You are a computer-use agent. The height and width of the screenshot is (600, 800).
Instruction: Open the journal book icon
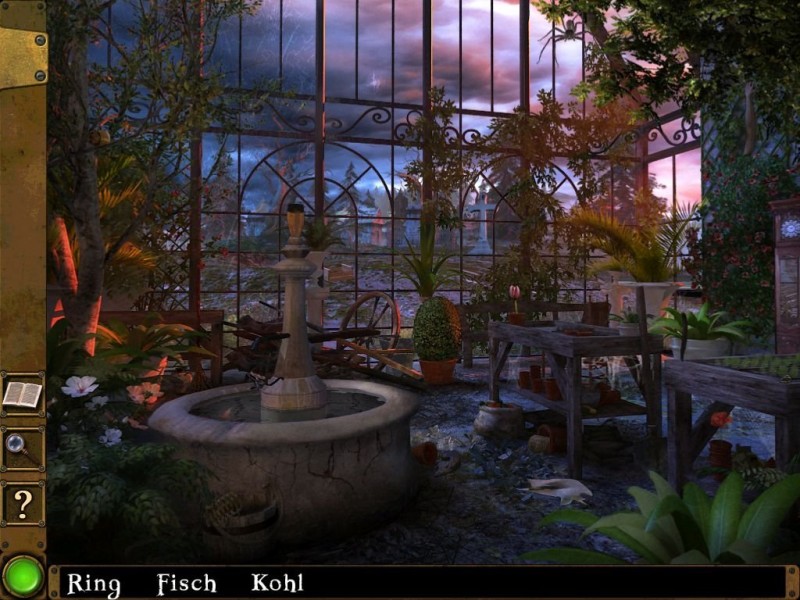point(22,394)
